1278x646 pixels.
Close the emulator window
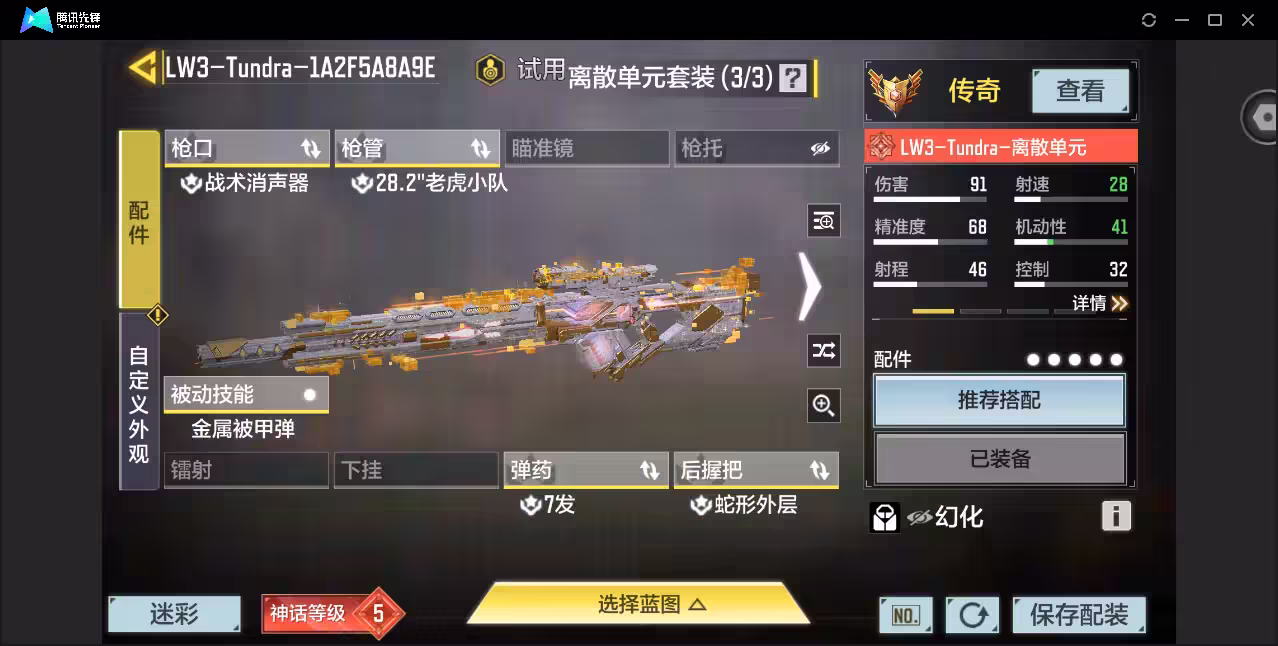(1248, 20)
